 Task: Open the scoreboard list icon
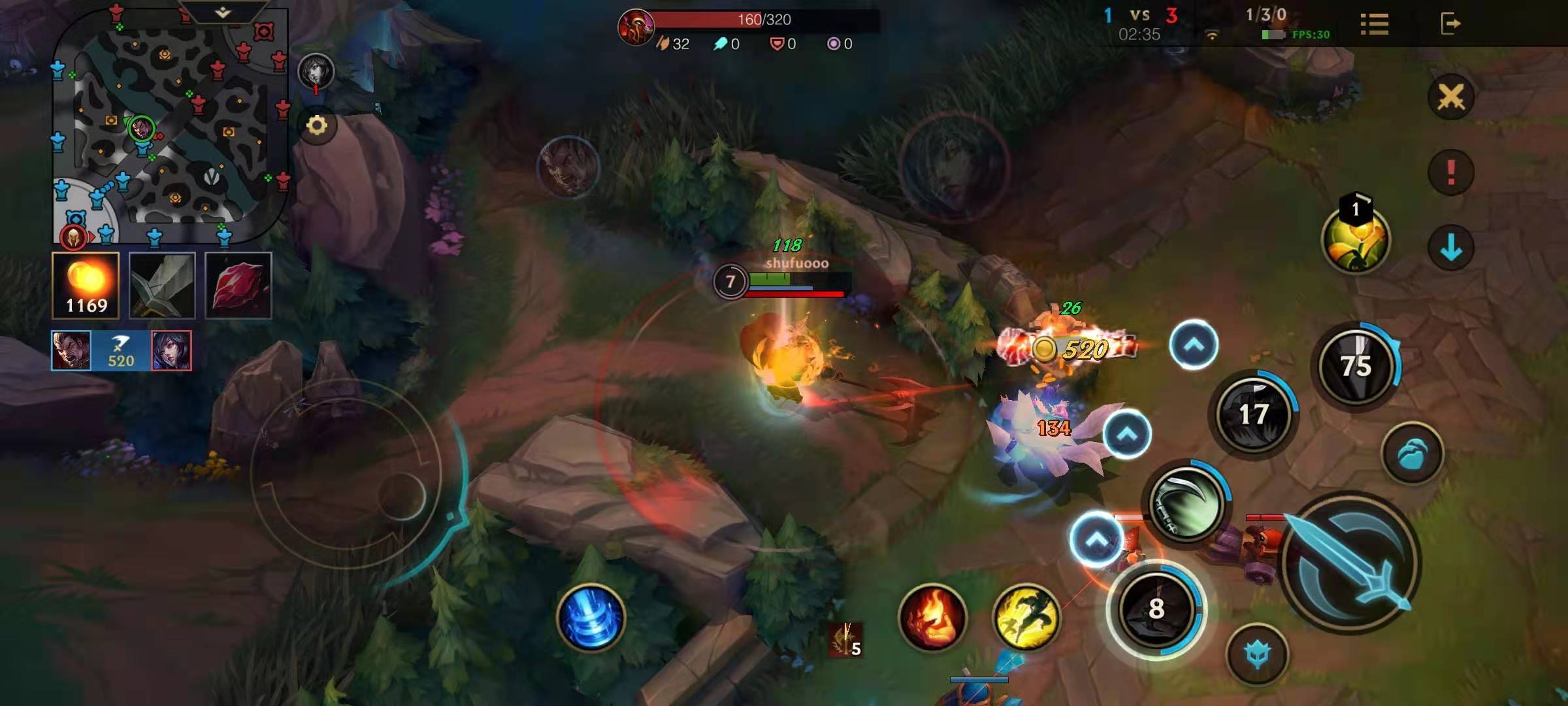(1374, 24)
